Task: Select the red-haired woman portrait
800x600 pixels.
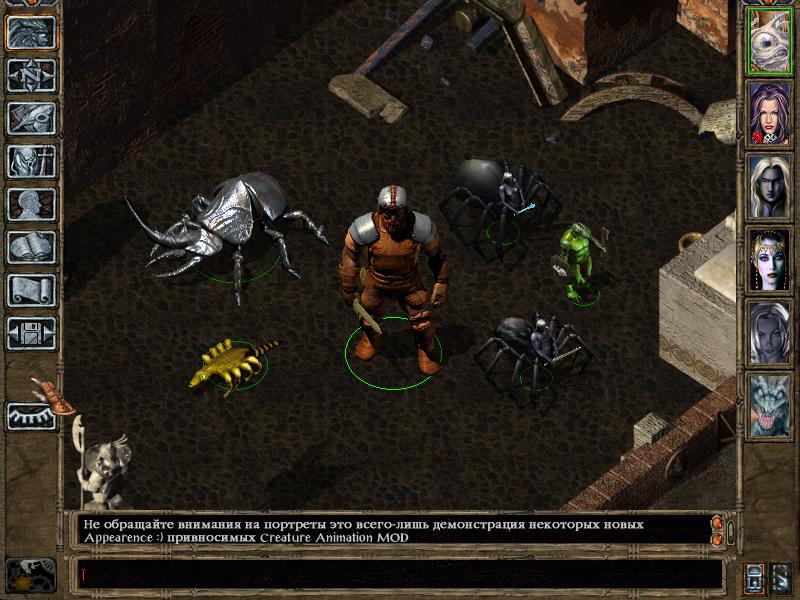Action: point(769,114)
